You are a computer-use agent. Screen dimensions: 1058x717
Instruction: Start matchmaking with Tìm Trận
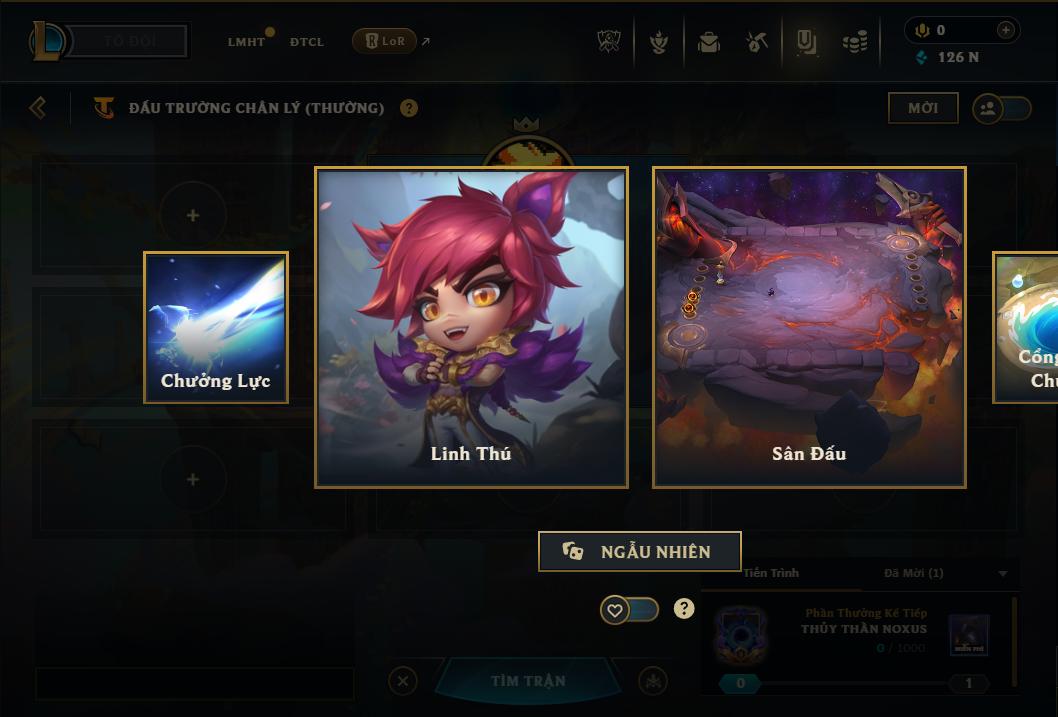[528, 681]
